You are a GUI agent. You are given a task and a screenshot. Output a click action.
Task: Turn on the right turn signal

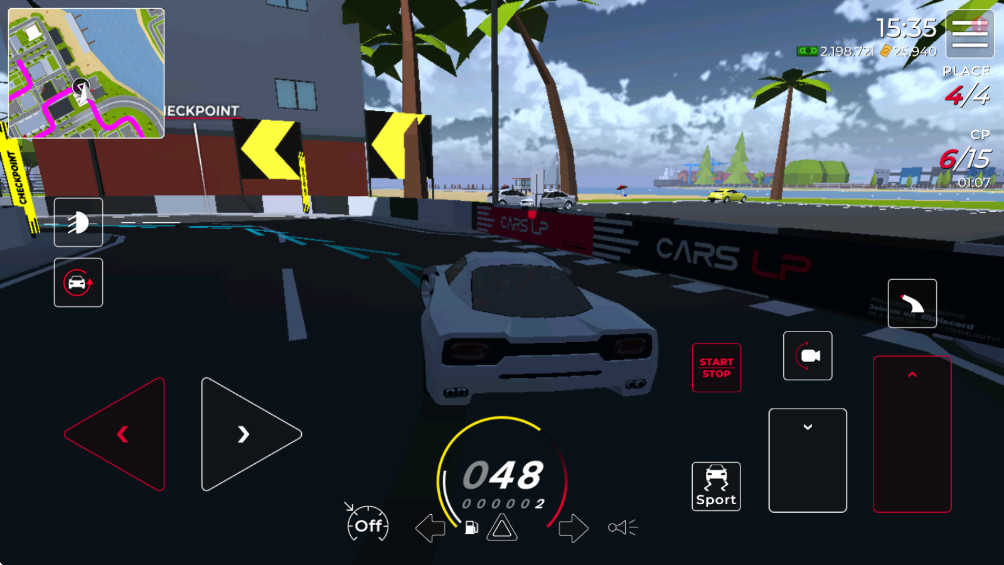pos(573,528)
